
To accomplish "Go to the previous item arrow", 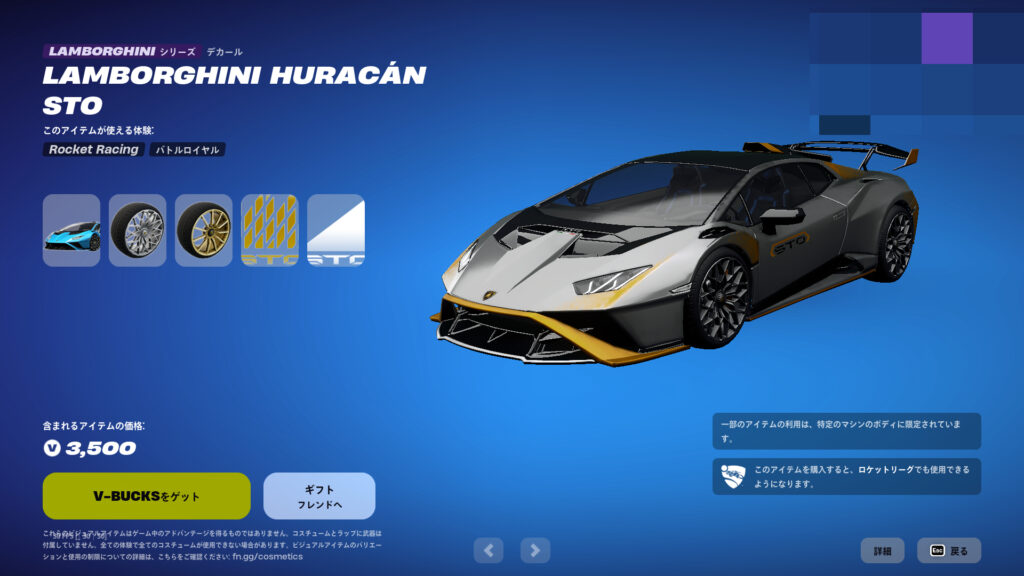I will point(488,549).
